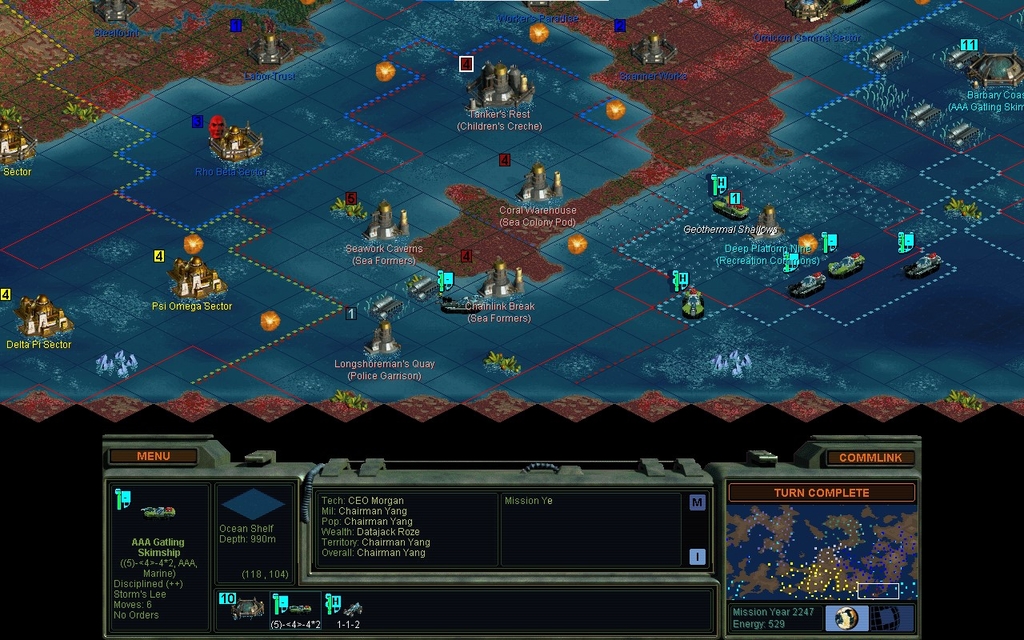Viewport: 1024px width, 640px height.
Task: Select the Rho Beta Sector base
Action: tap(235, 141)
